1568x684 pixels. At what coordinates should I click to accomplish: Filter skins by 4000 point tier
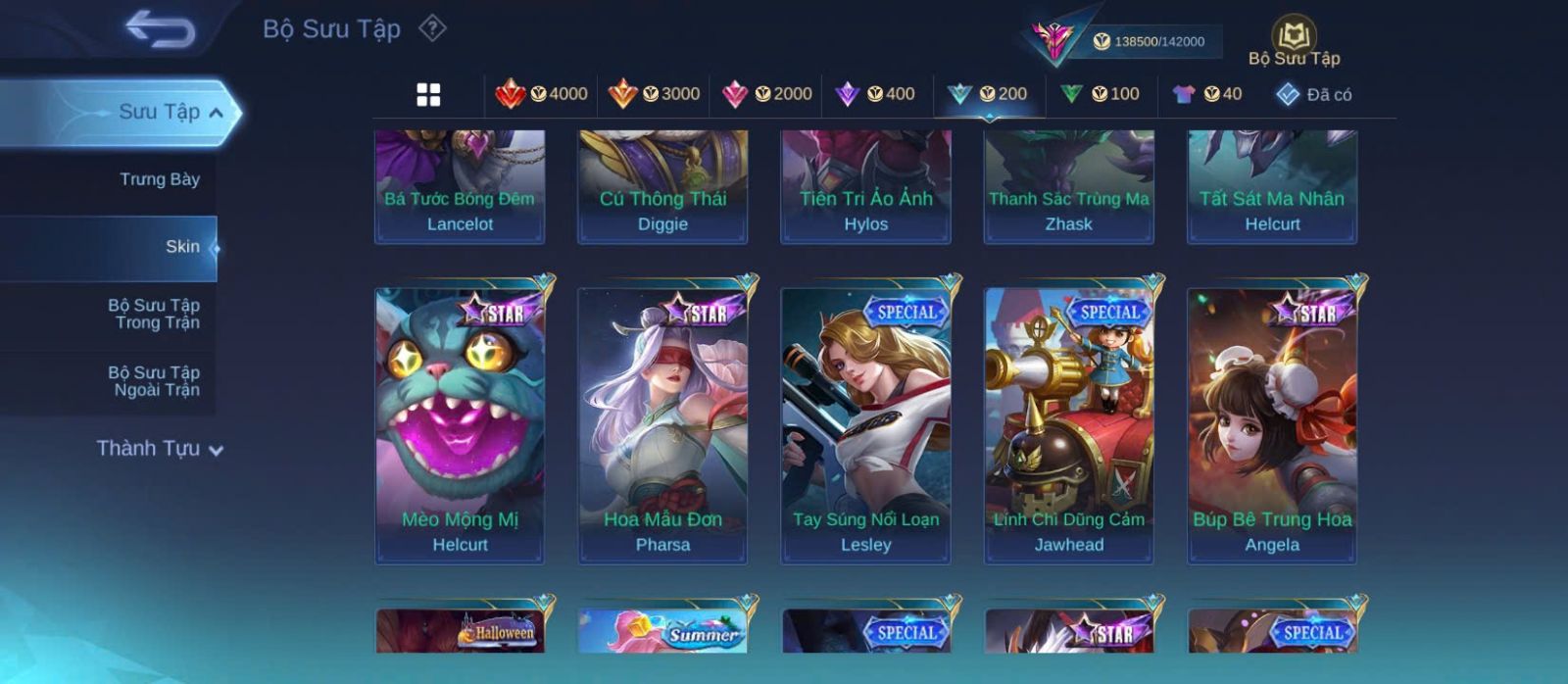[541, 94]
